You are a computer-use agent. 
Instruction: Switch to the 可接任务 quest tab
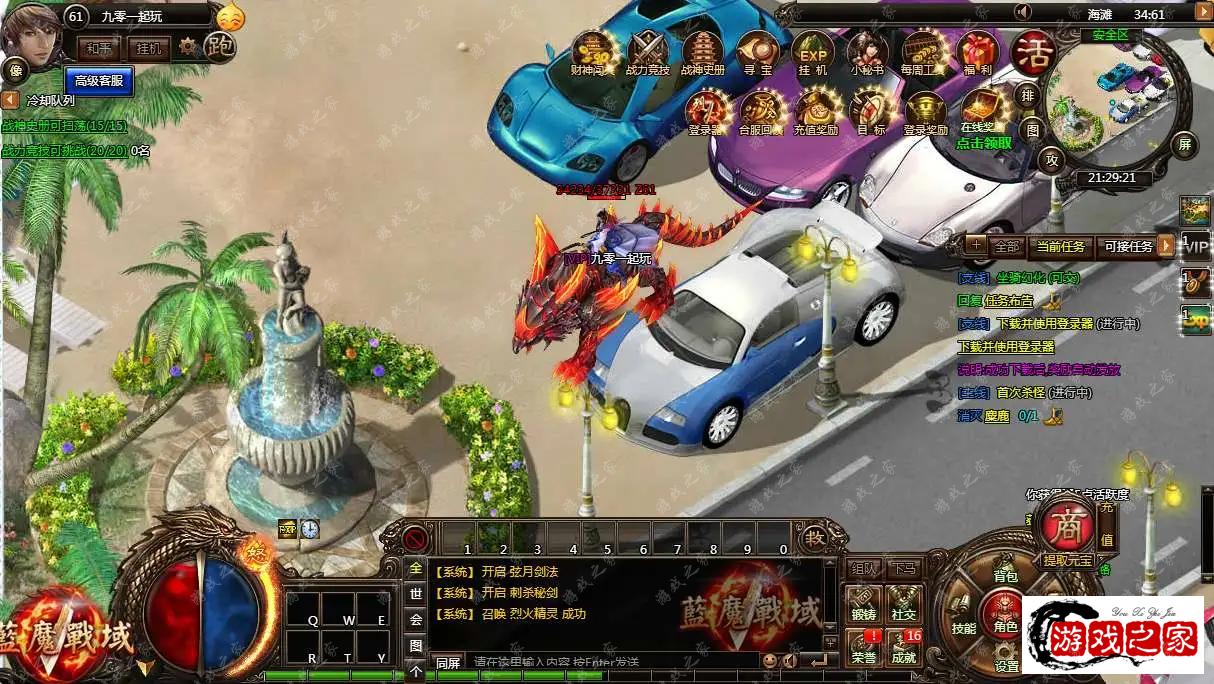point(1127,246)
